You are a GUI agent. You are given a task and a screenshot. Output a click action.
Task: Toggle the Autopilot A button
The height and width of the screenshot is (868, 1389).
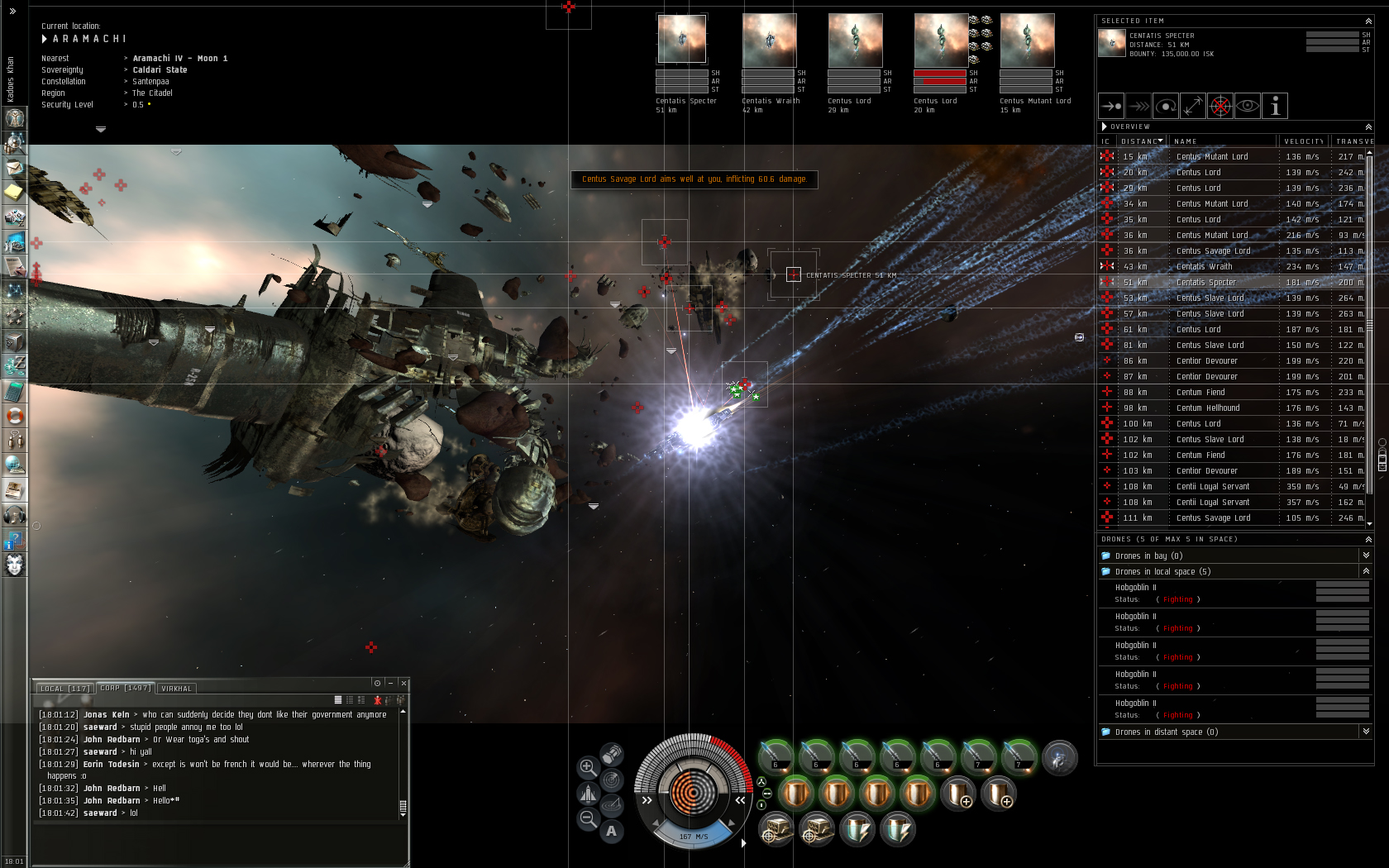coord(611,831)
